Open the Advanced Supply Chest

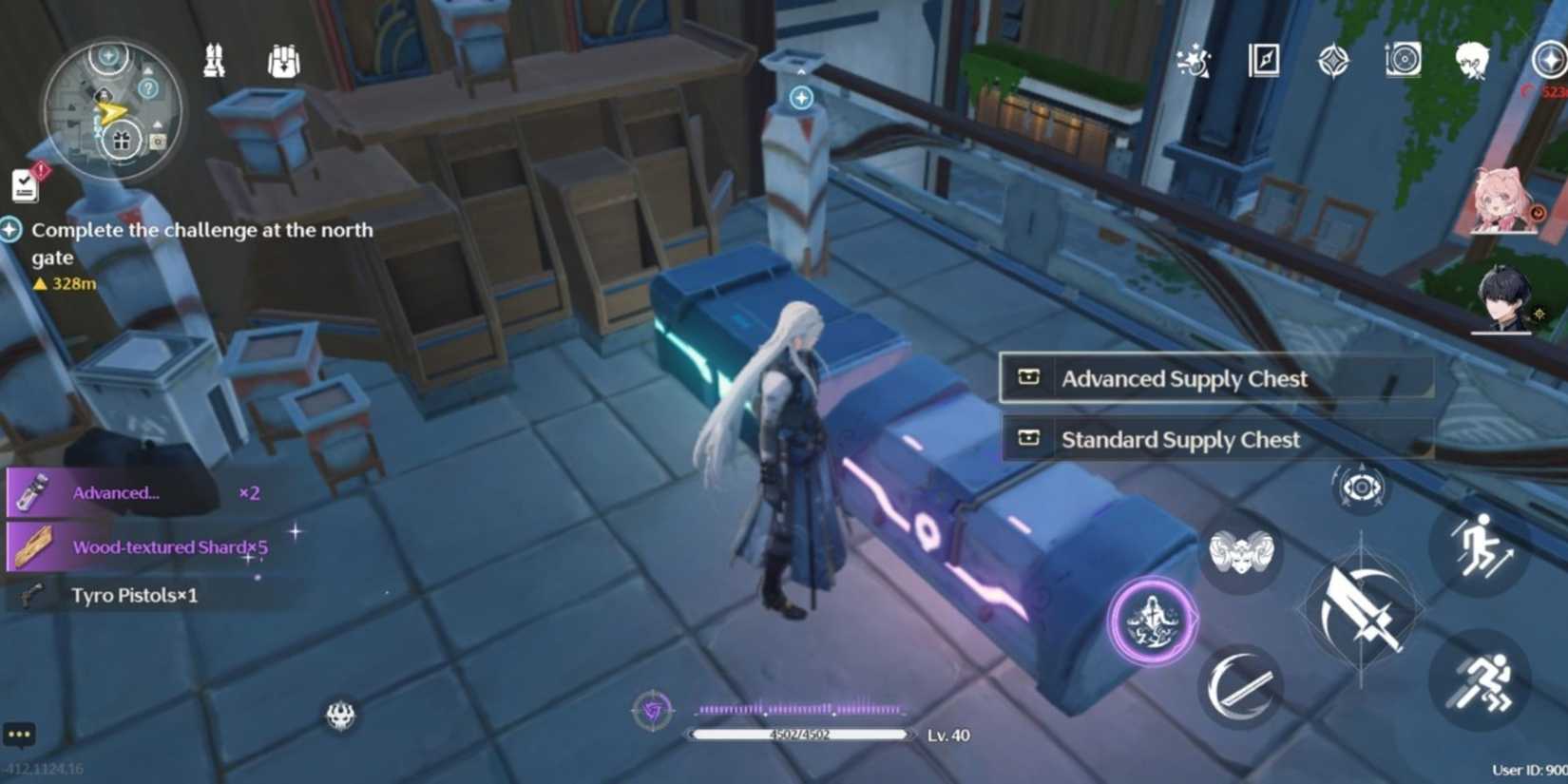pyautogui.click(x=1217, y=378)
